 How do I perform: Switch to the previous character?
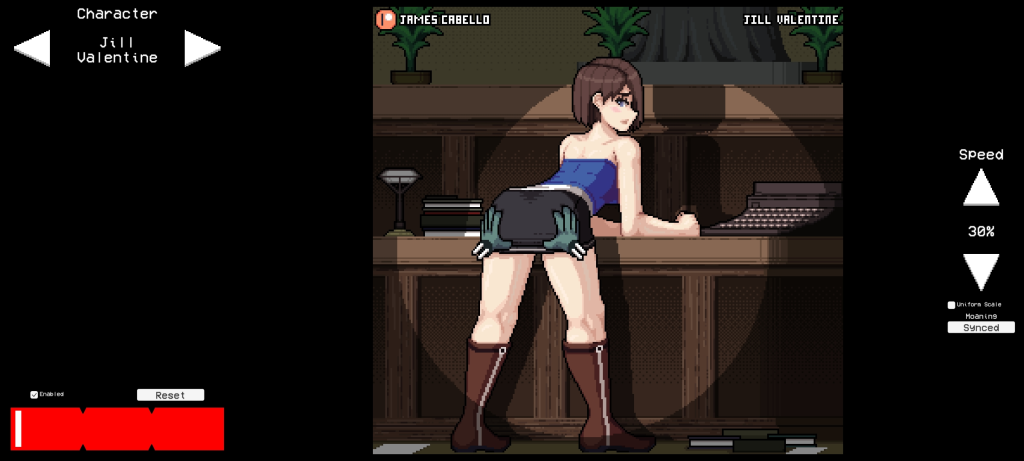(33, 48)
